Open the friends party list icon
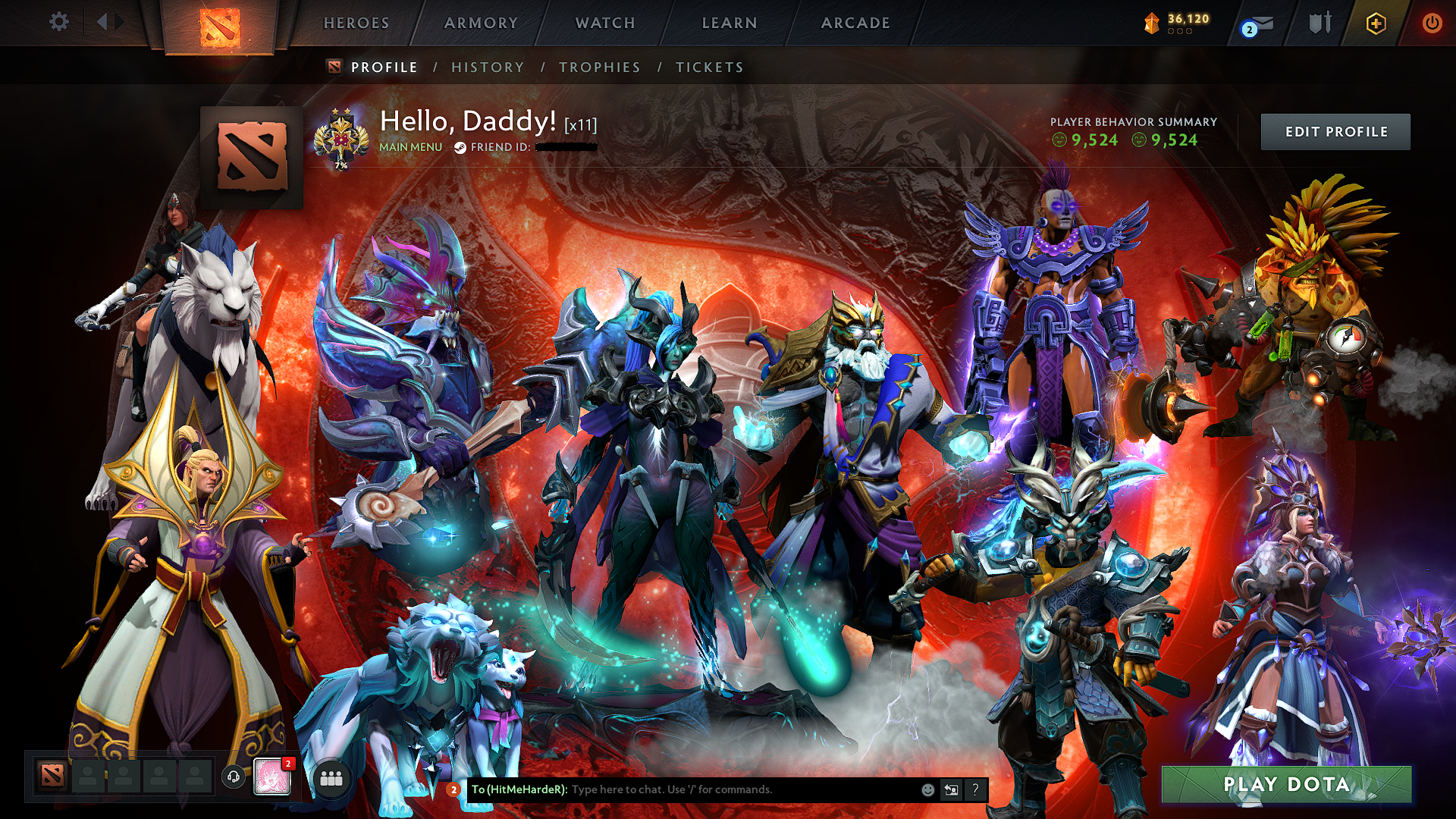Viewport: 1456px width, 819px height. [331, 778]
